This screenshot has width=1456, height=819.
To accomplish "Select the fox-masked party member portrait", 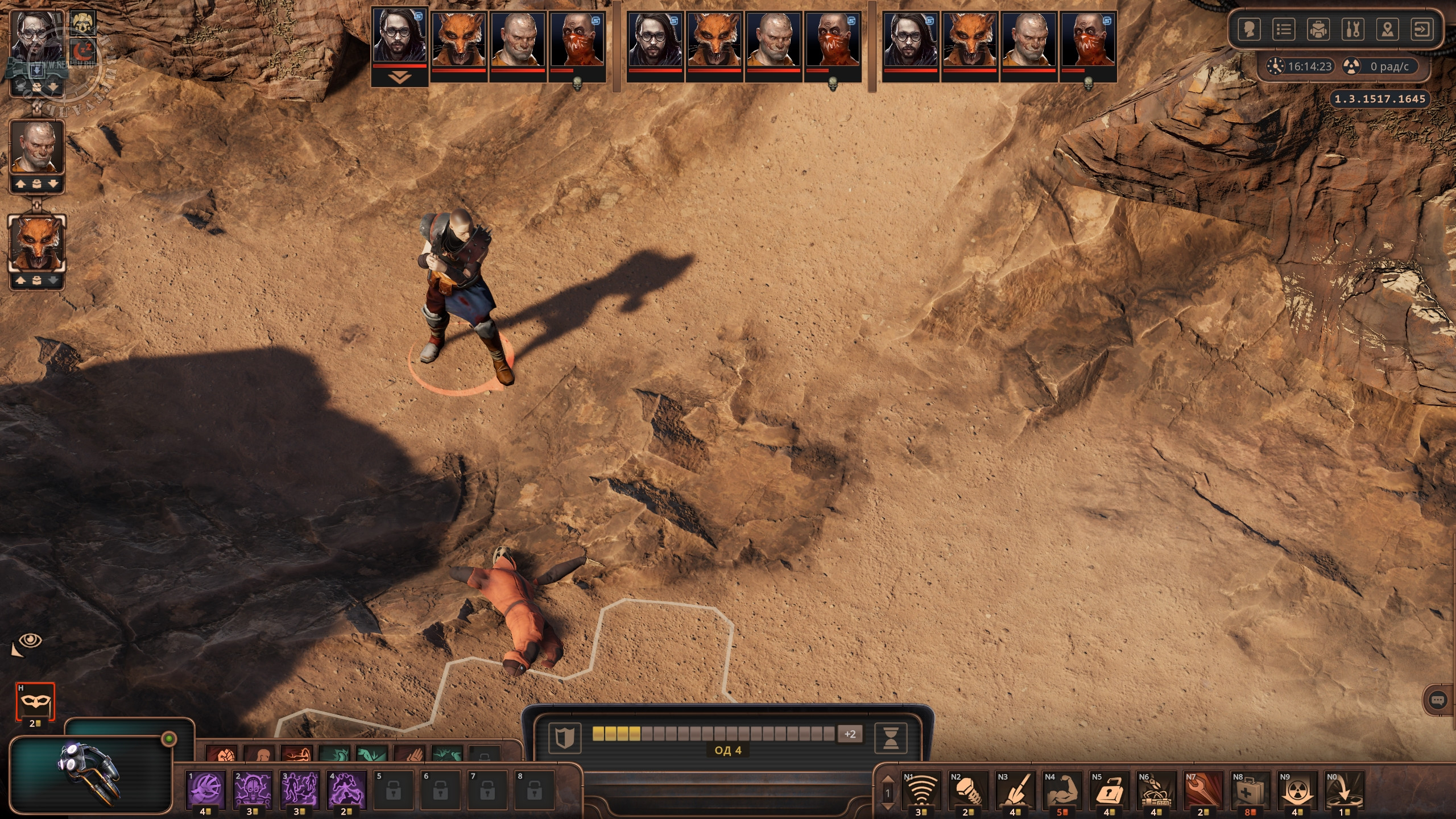I will tap(36, 245).
